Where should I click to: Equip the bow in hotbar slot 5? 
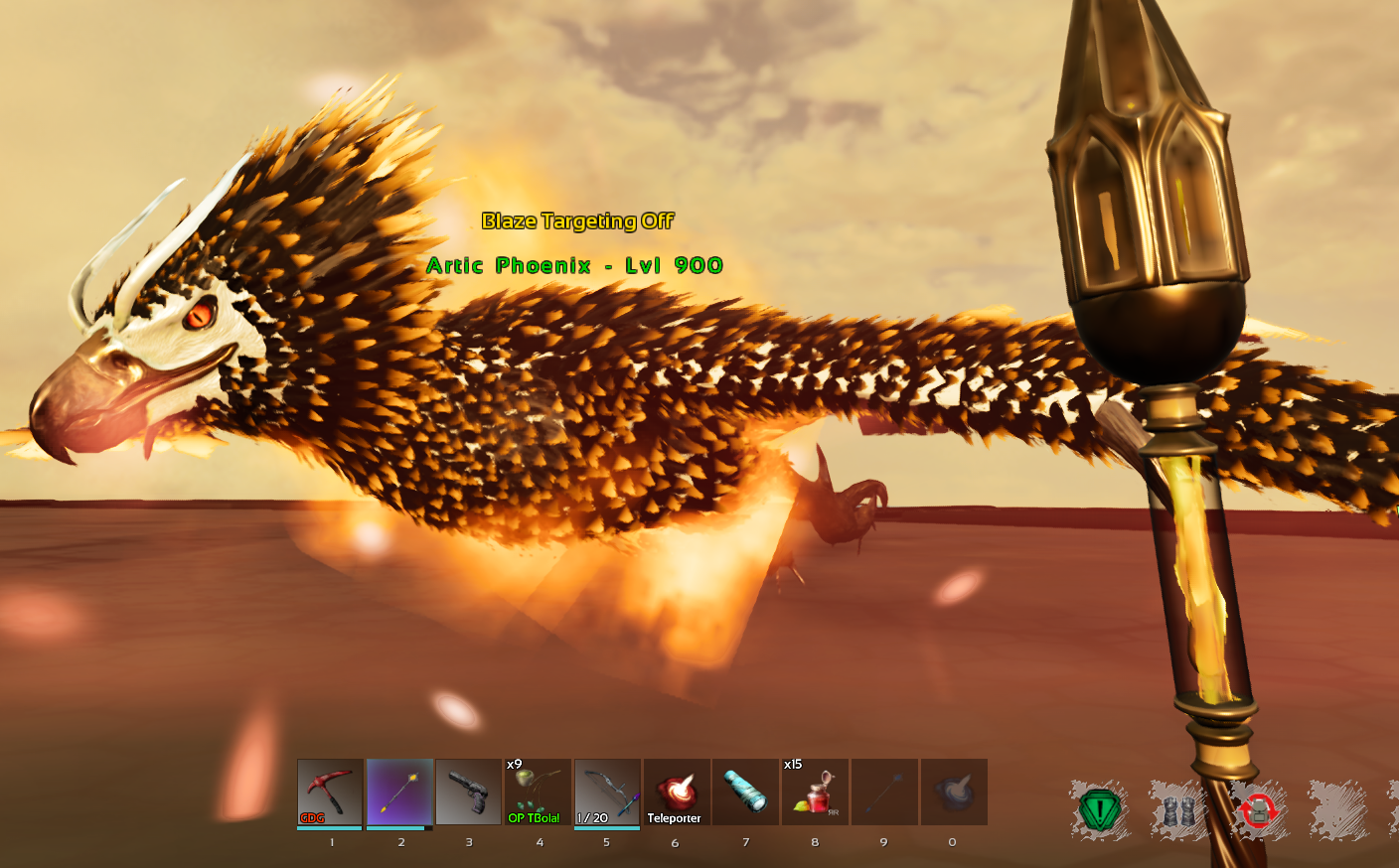coord(606,790)
